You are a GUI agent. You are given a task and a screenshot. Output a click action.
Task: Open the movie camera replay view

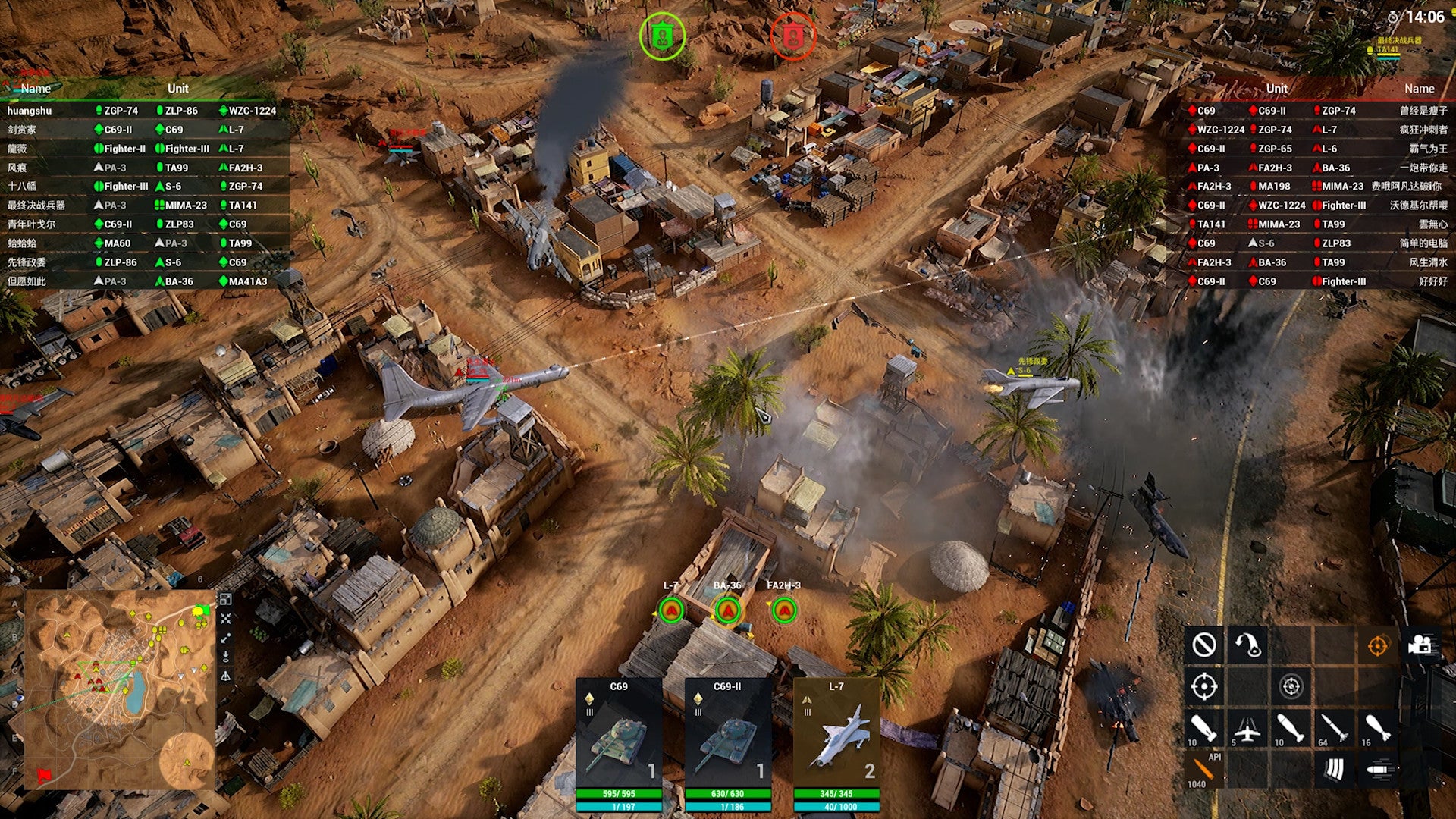pyautogui.click(x=1420, y=645)
